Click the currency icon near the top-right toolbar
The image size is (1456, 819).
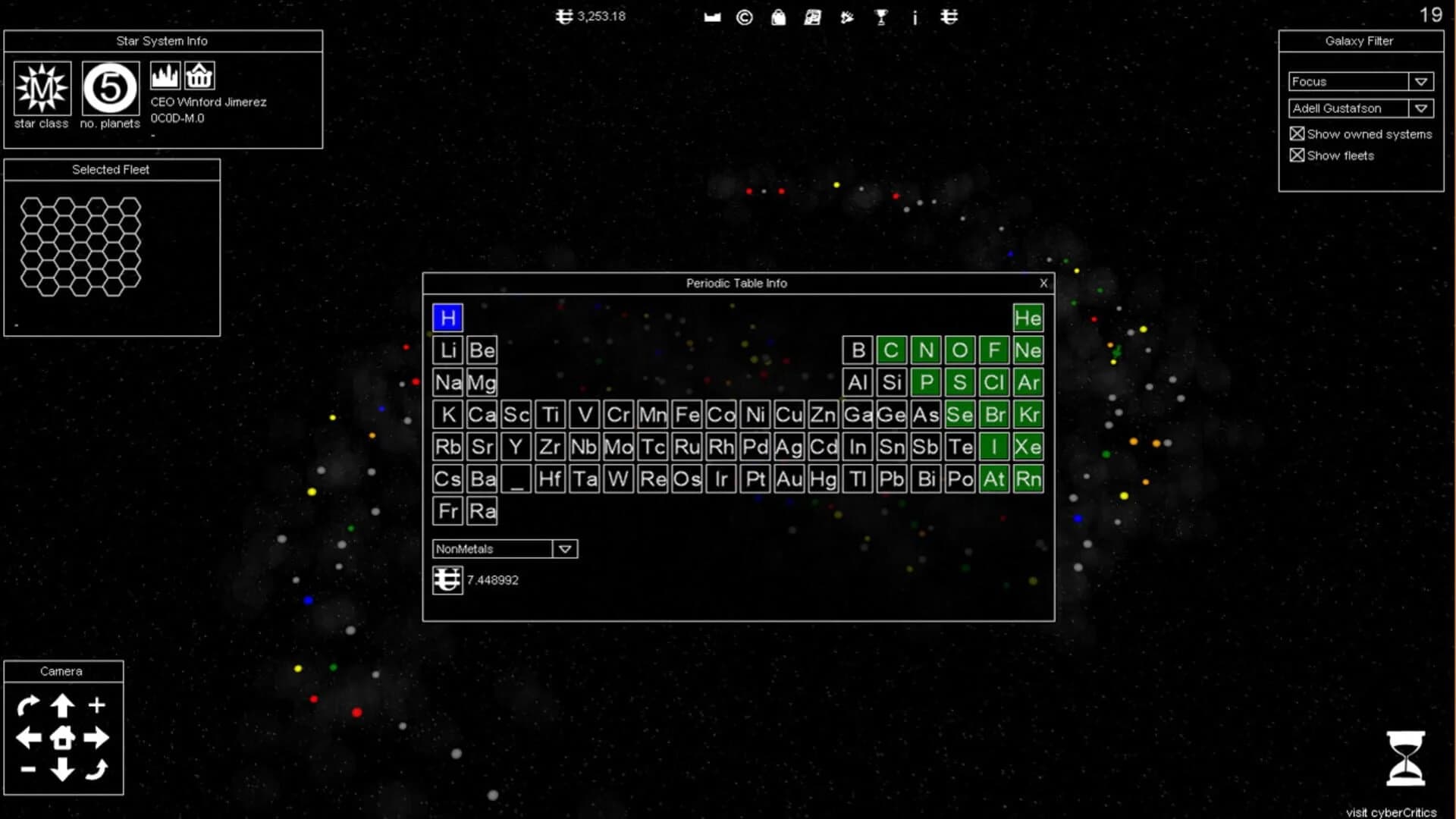(949, 17)
